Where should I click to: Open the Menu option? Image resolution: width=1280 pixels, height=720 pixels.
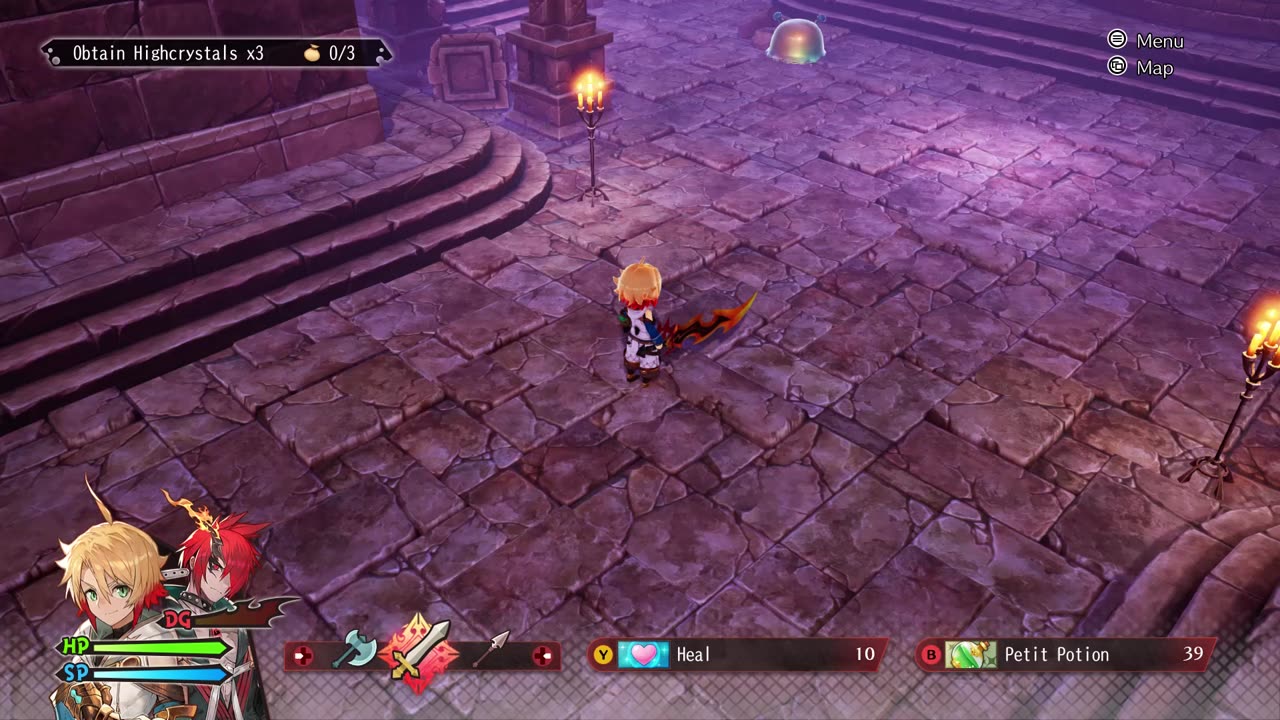pyautogui.click(x=1147, y=41)
